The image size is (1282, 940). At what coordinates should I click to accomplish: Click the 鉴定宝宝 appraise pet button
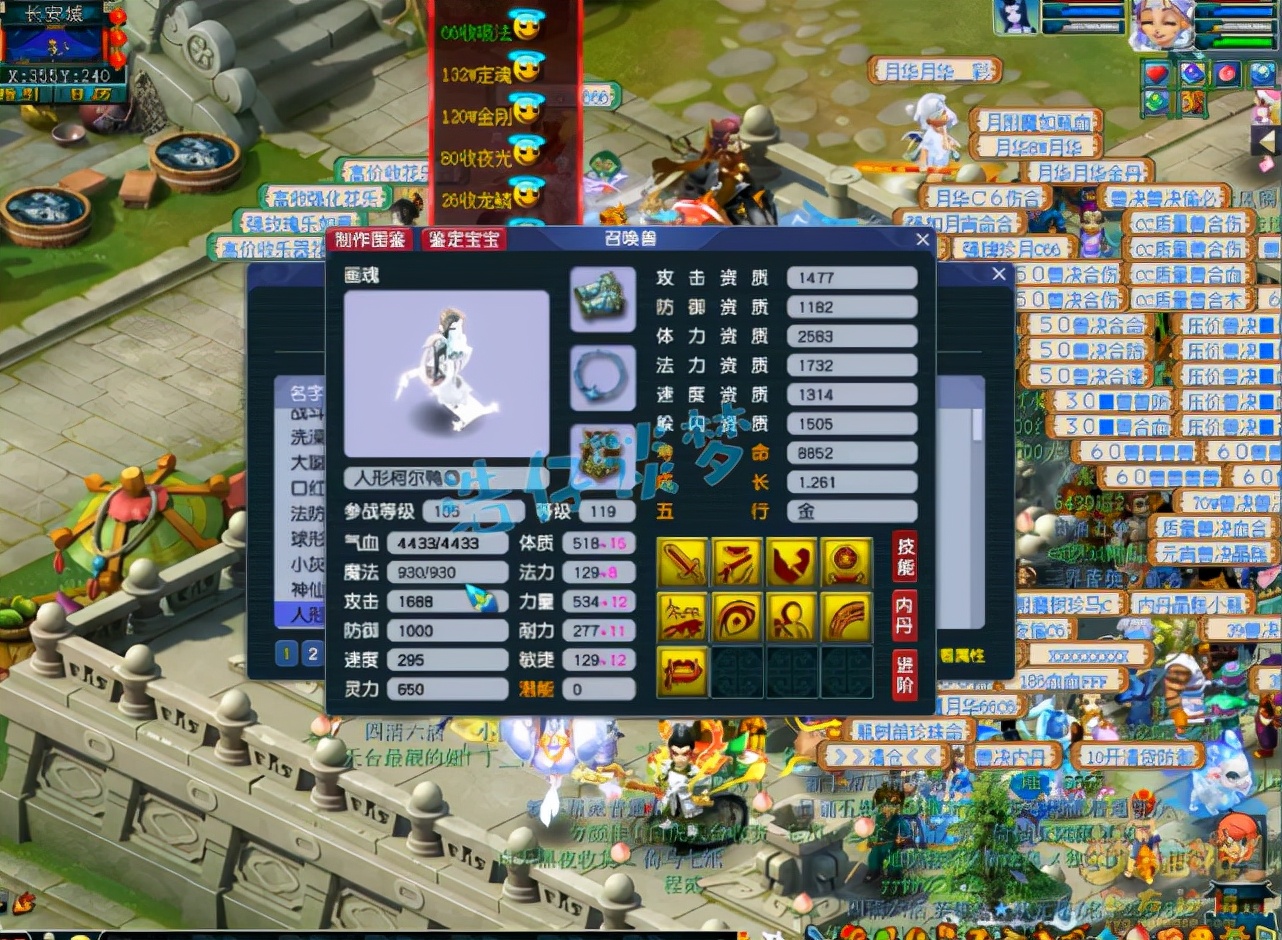coord(463,240)
